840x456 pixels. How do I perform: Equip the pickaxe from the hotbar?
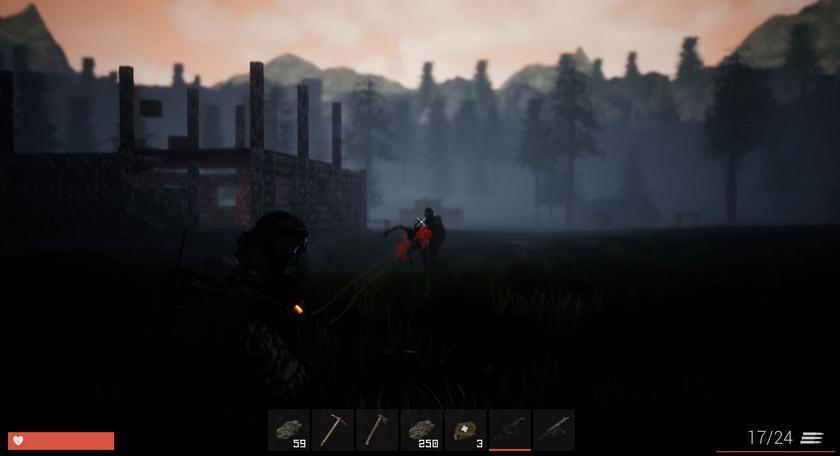coord(333,429)
